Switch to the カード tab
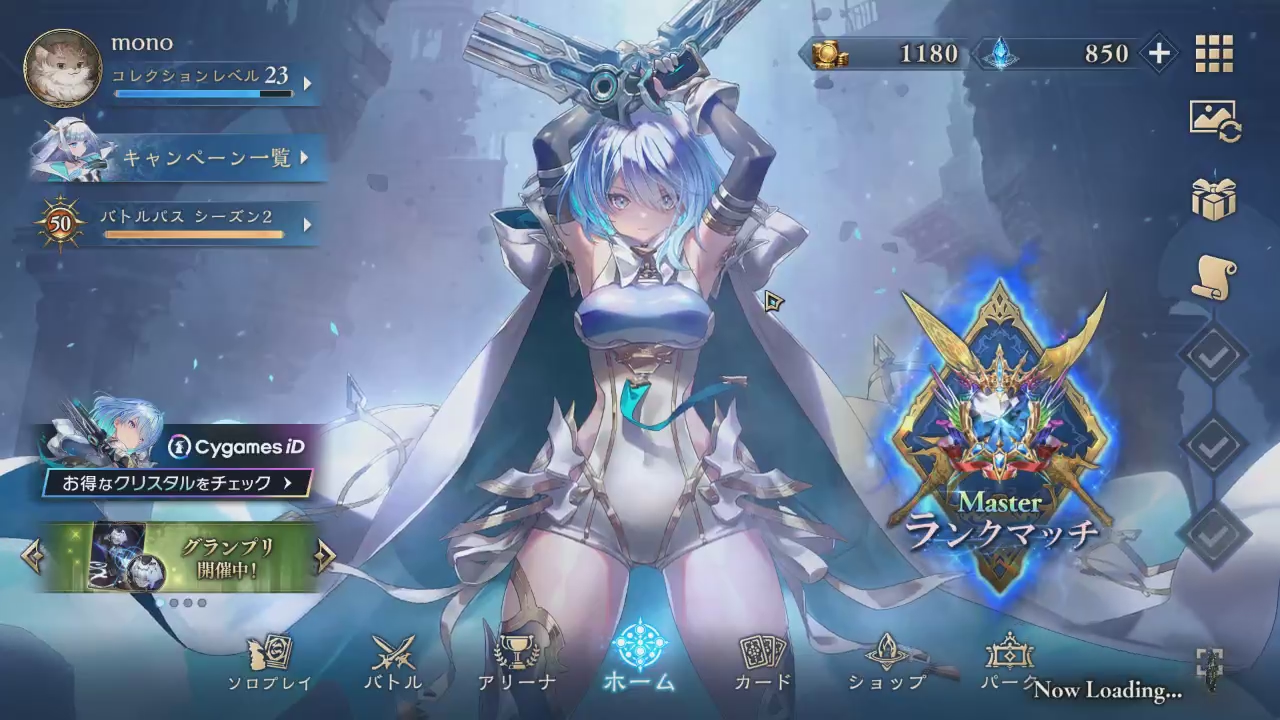 point(763,663)
